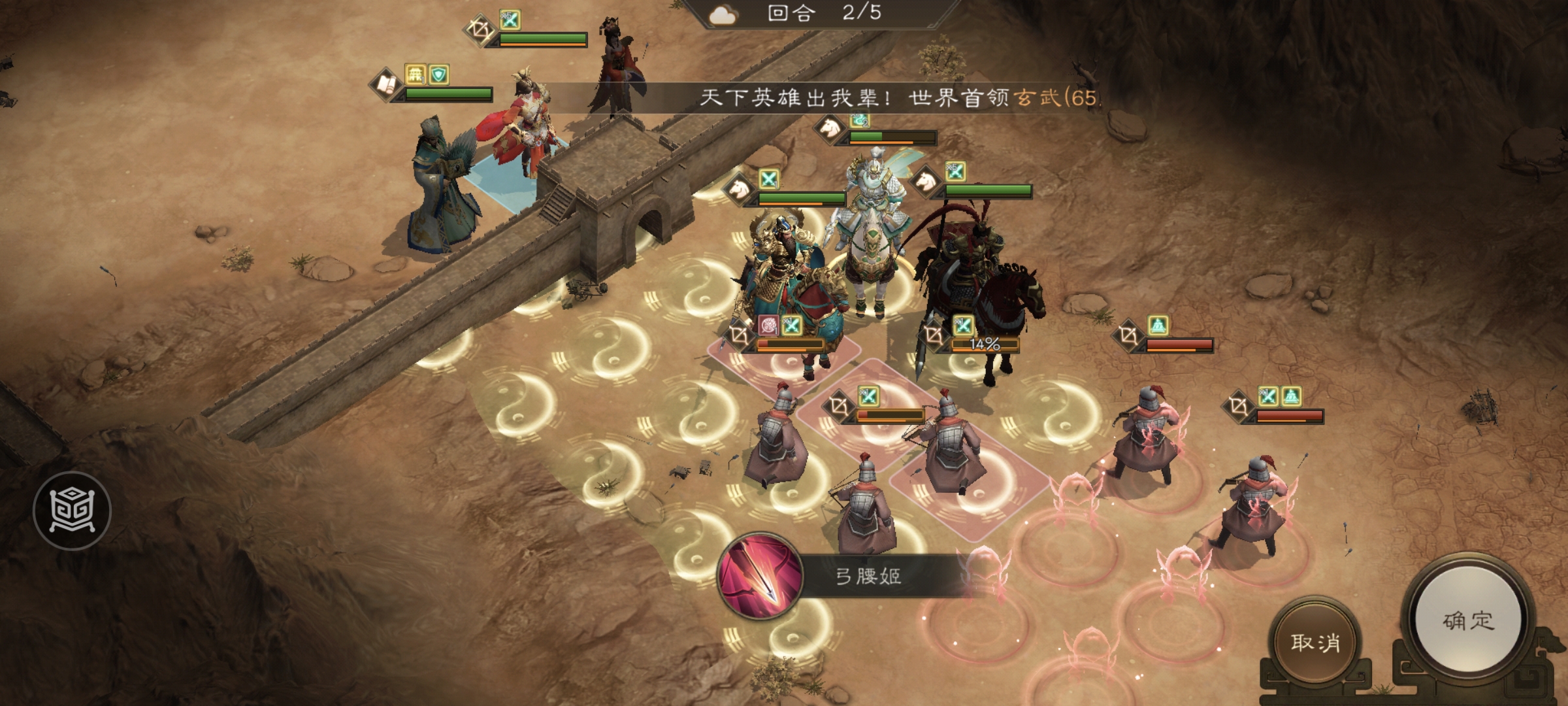
Task: Expand the sword buff of the center enemy archer
Action: click(x=869, y=395)
